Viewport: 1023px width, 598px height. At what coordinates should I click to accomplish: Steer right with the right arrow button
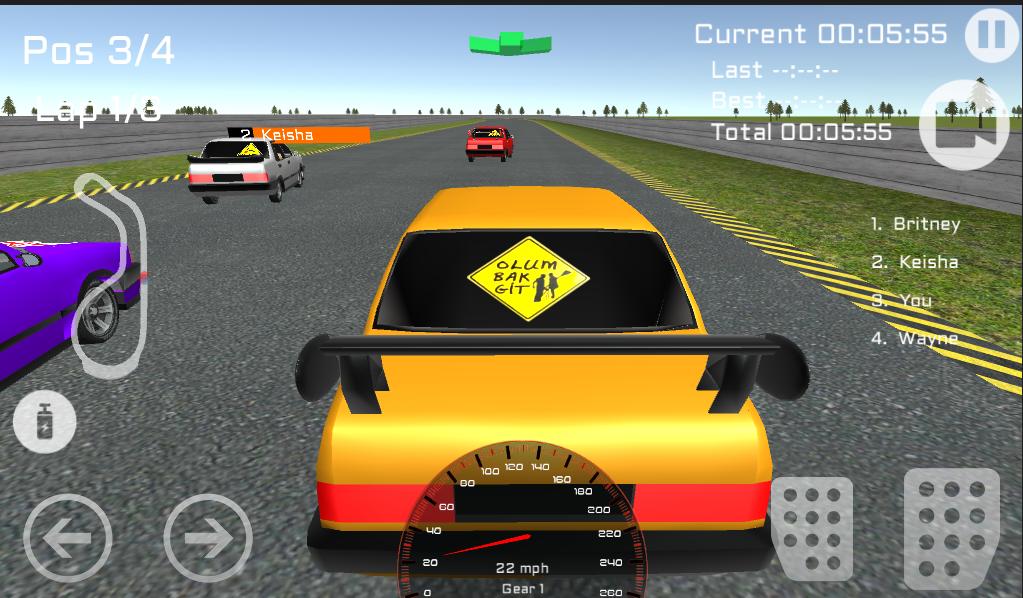[x=207, y=539]
